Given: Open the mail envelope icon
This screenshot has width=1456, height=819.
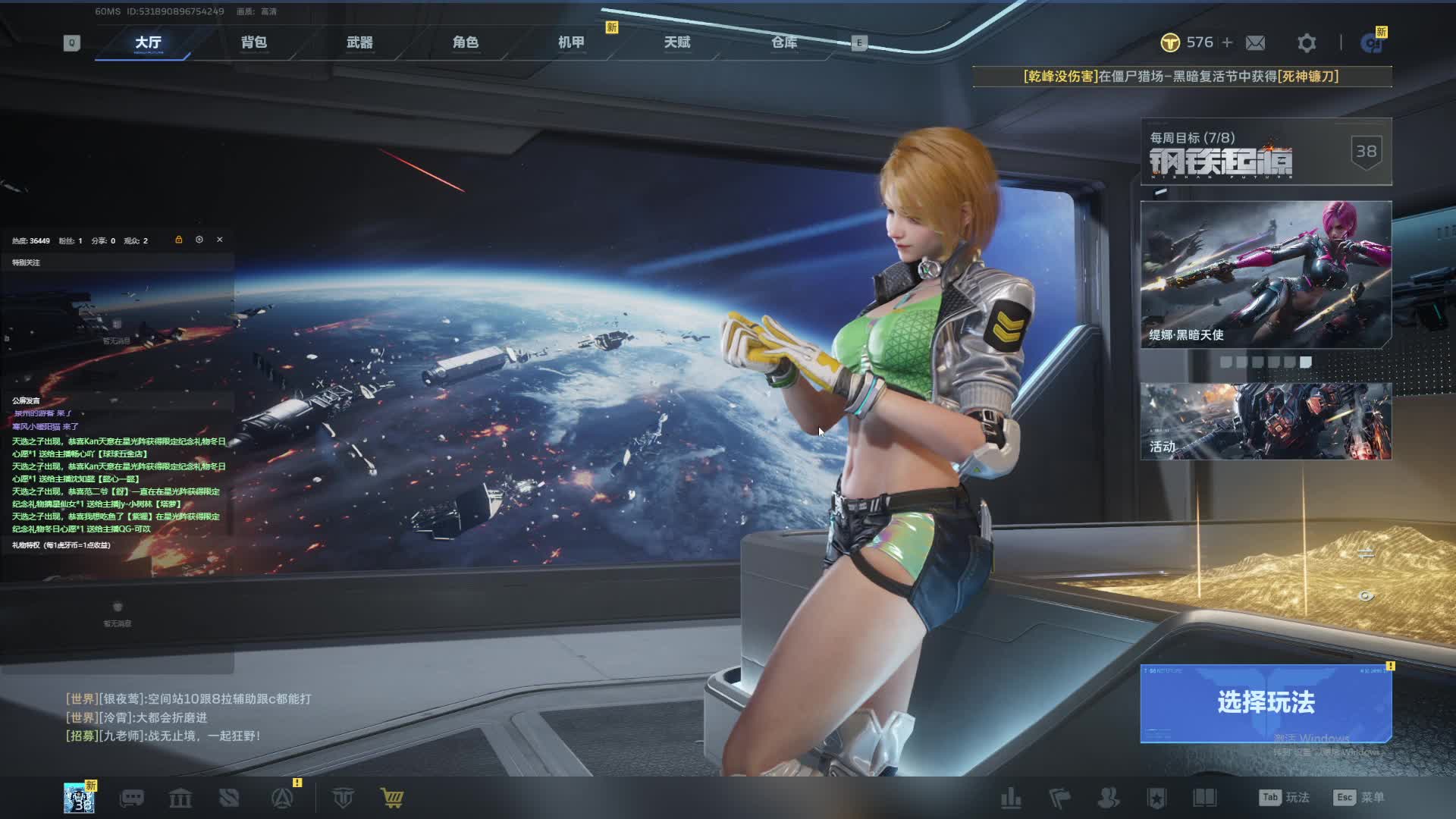Looking at the screenshot, I should coord(1255,43).
